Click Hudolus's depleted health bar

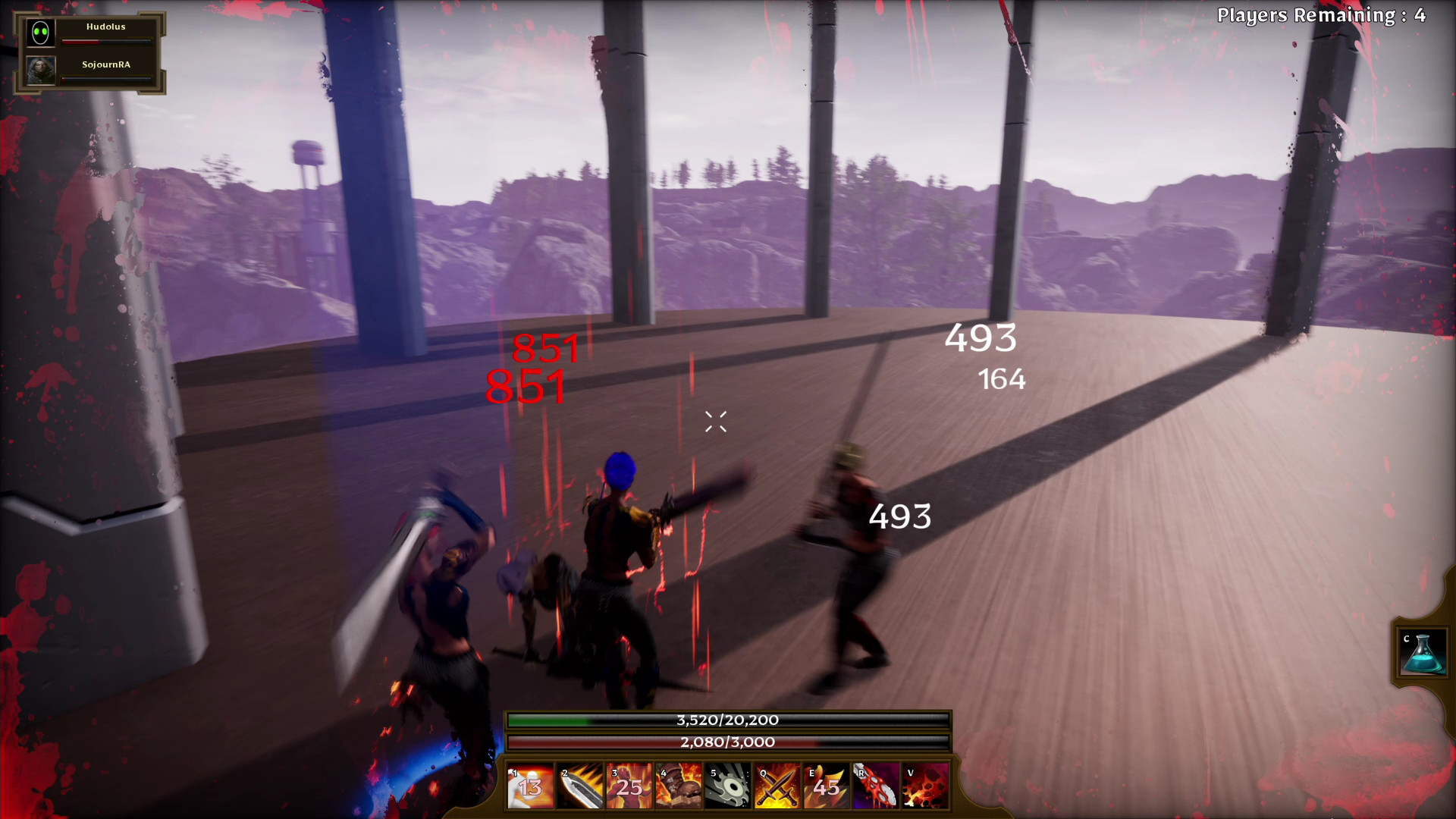pos(106,42)
